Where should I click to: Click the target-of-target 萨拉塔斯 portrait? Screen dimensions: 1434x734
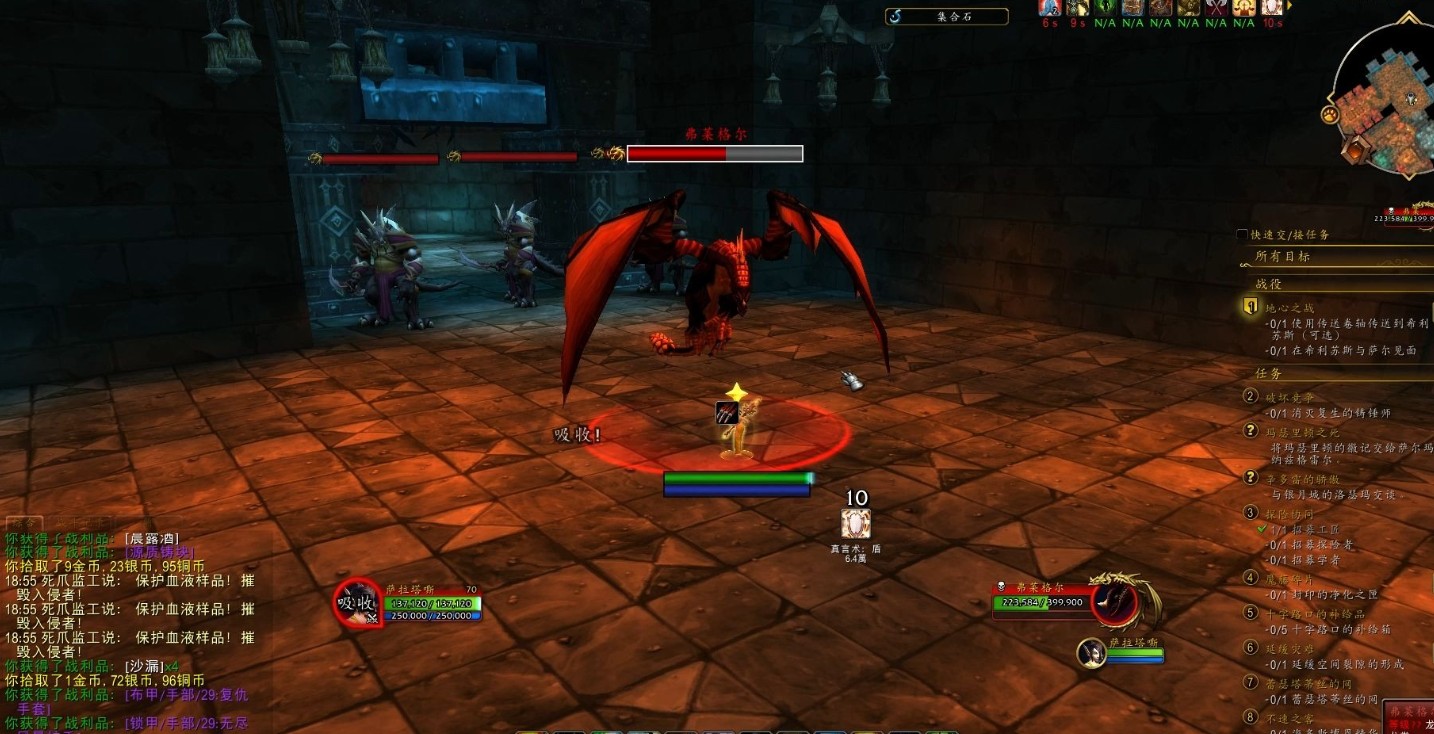pyautogui.click(x=1091, y=653)
